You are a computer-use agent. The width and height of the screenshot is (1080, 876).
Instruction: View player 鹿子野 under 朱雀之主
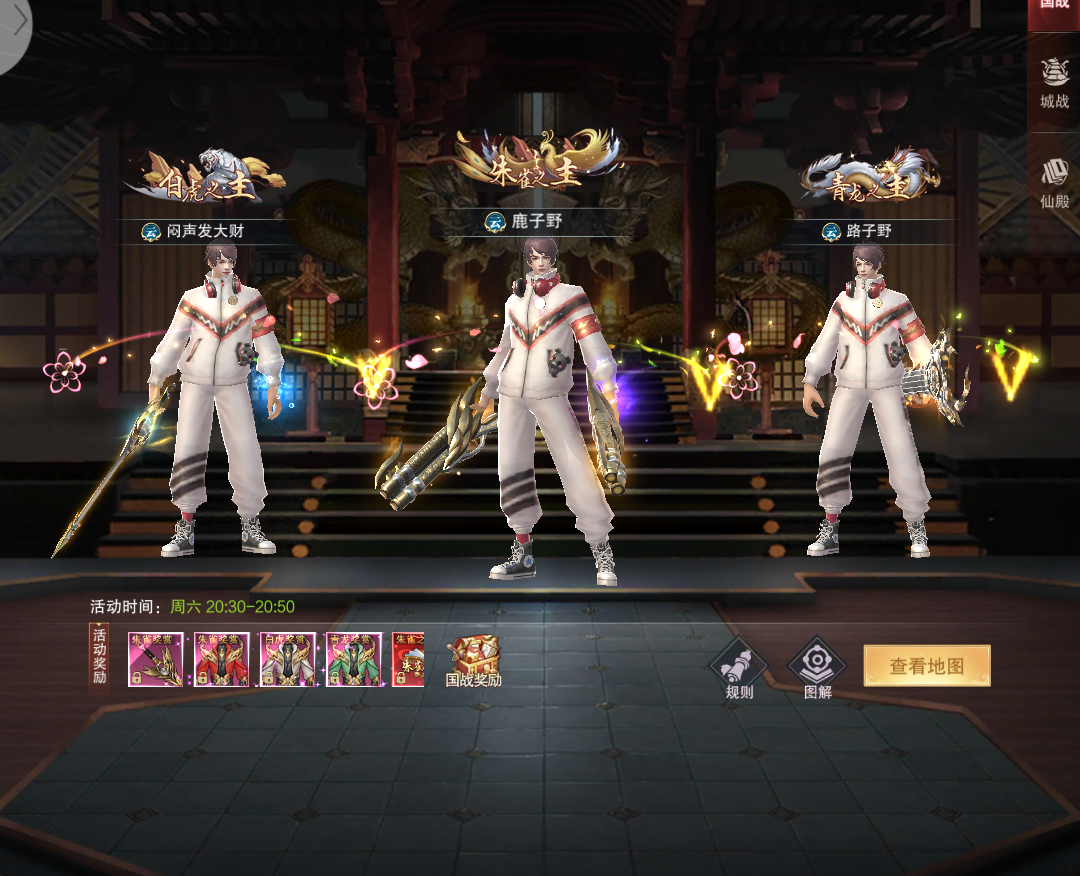click(x=536, y=221)
